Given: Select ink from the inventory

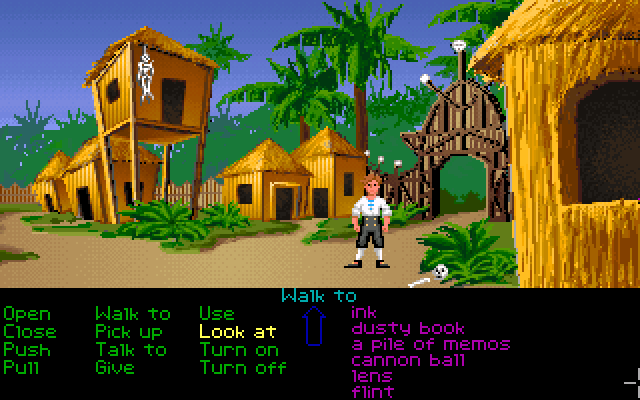Looking at the screenshot, I should [x=365, y=312].
